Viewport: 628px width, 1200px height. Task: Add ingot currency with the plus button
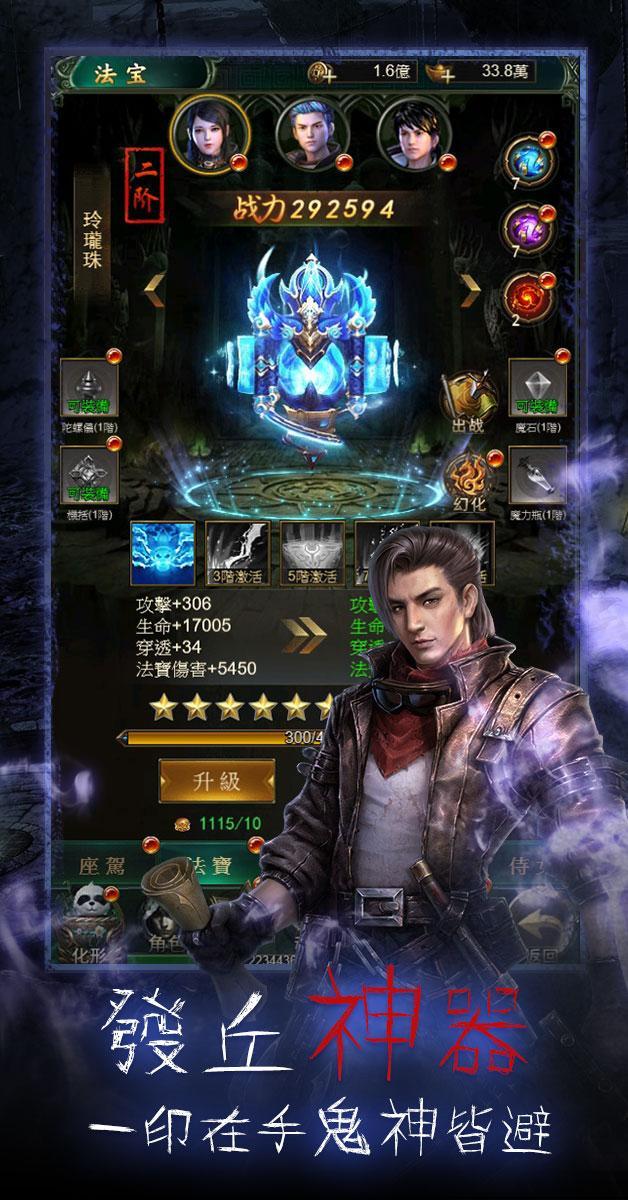(x=445, y=72)
